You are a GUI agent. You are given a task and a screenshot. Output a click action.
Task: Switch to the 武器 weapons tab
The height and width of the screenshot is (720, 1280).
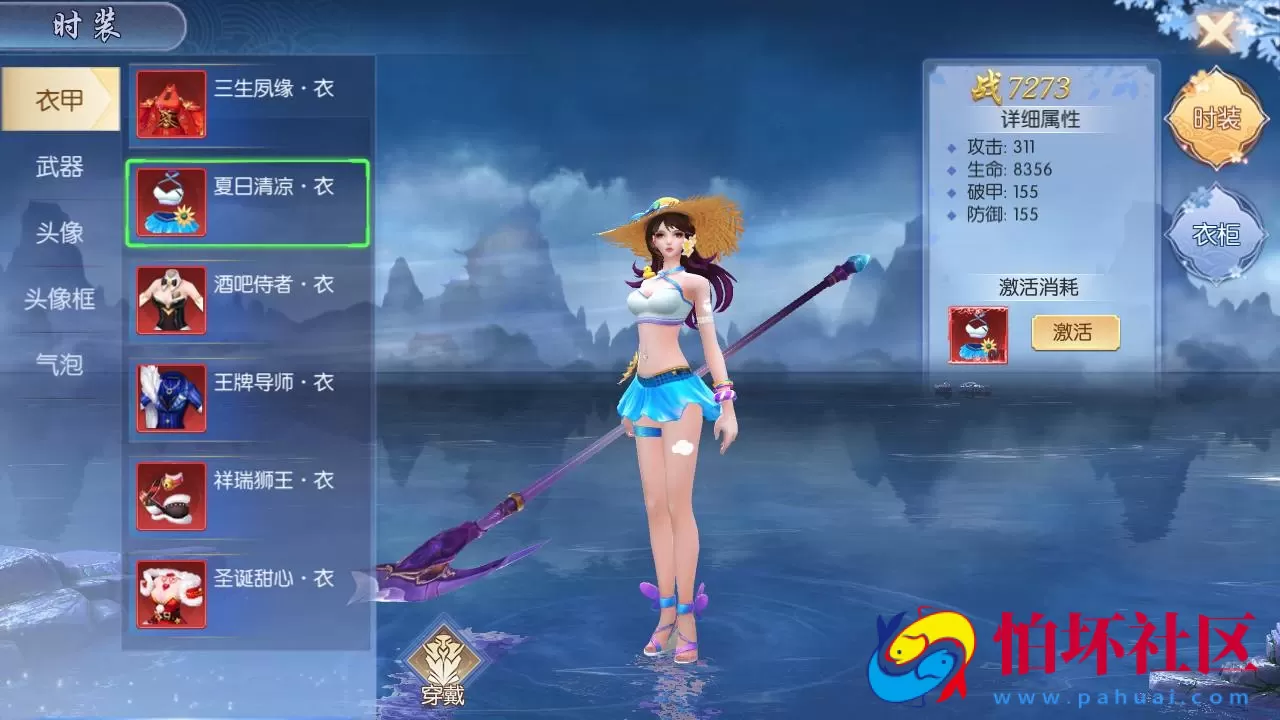pyautogui.click(x=60, y=168)
